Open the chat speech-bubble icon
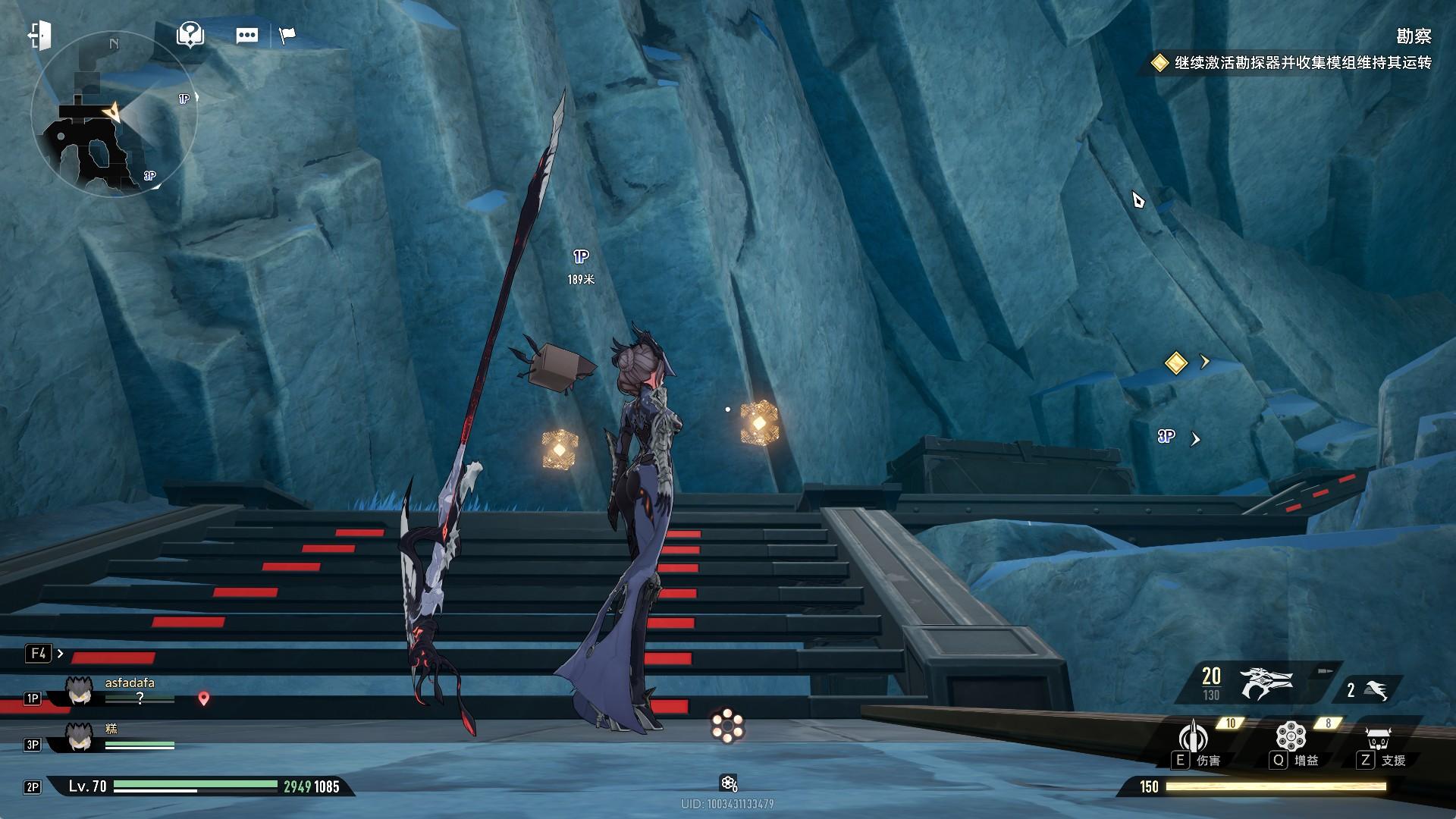Screen dimensions: 1456x819 (246, 36)
